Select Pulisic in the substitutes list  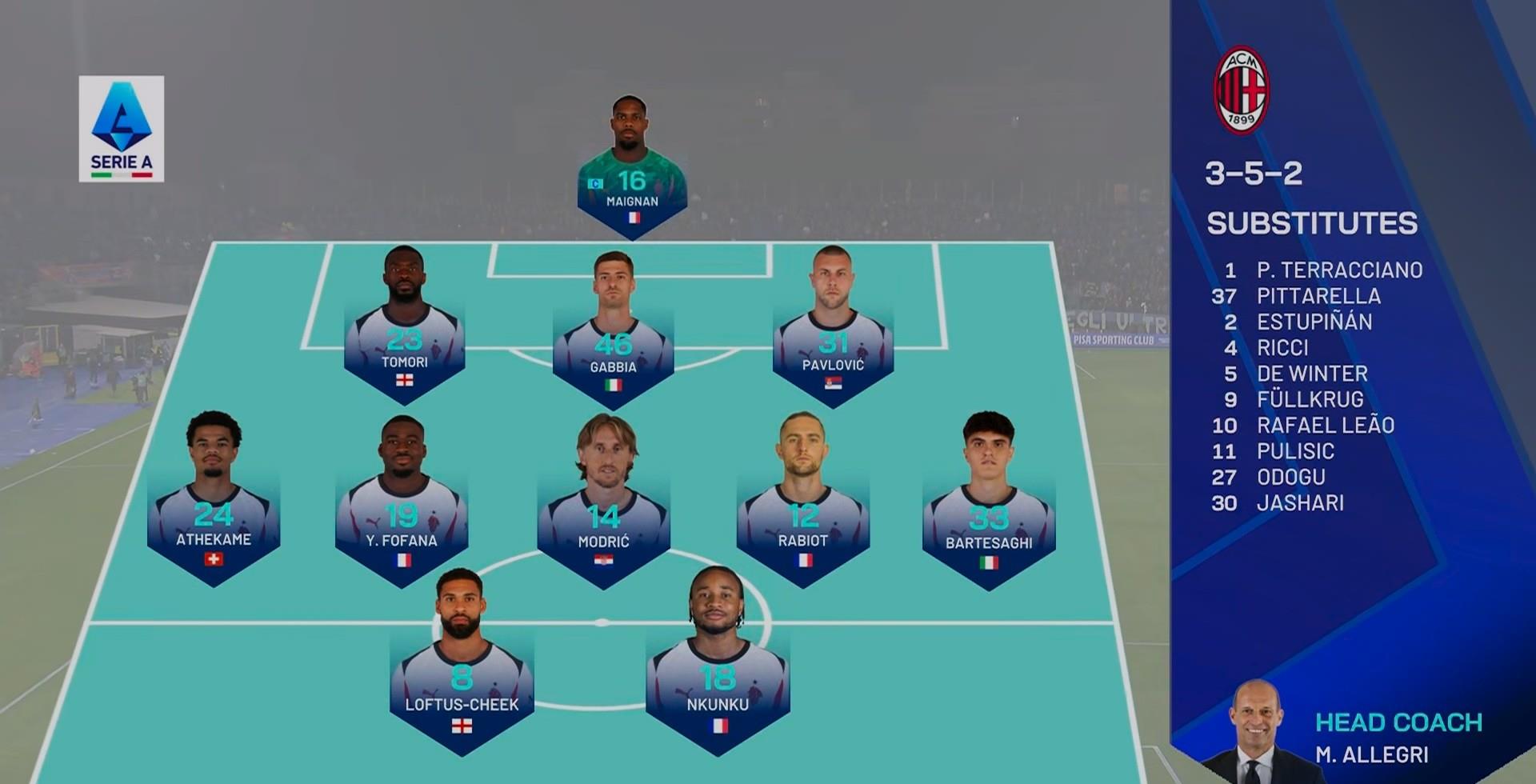(x=1295, y=451)
